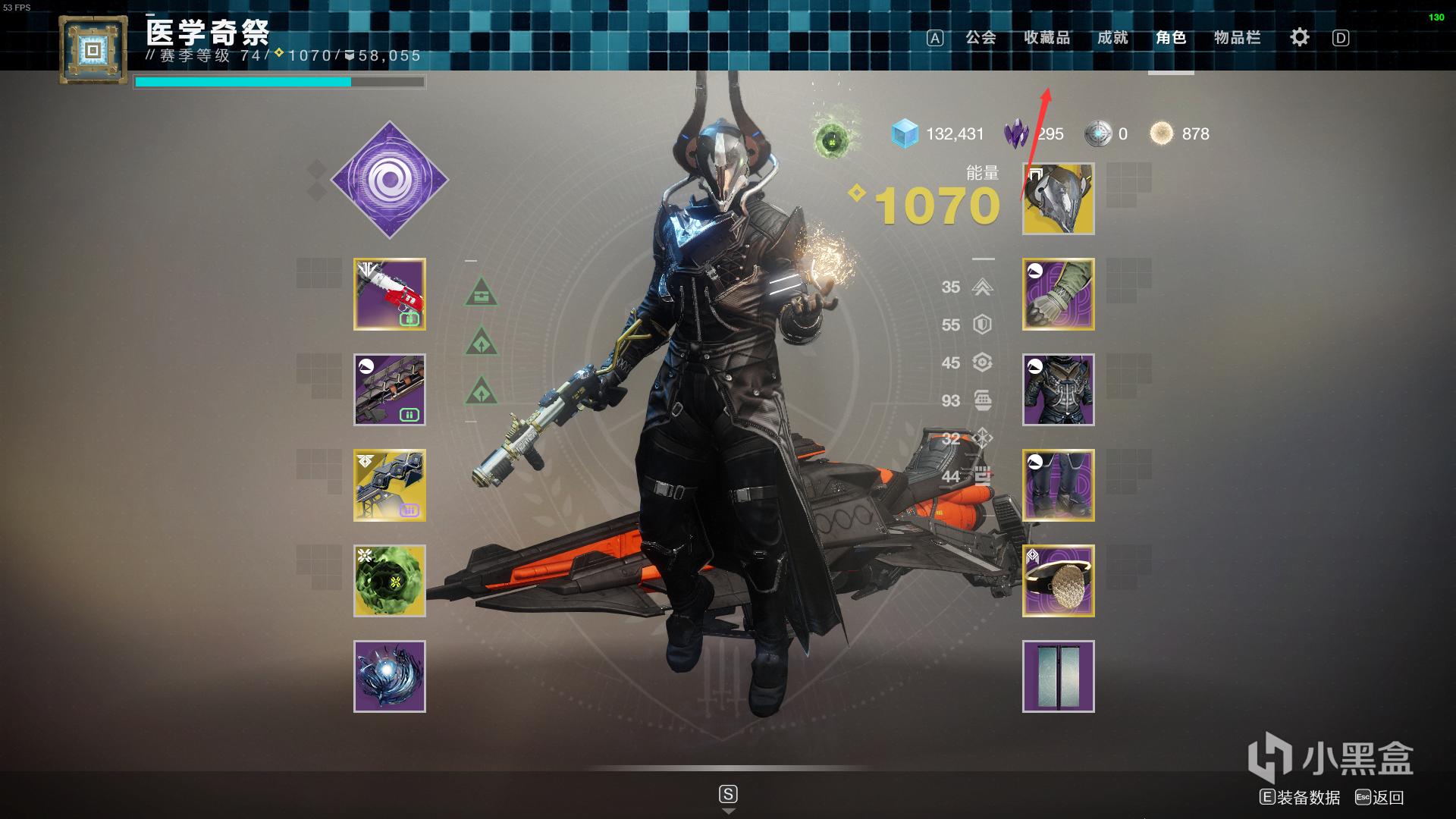Open the warlock bond class item slot
Viewport: 1456px width, 819px height.
[1058, 581]
